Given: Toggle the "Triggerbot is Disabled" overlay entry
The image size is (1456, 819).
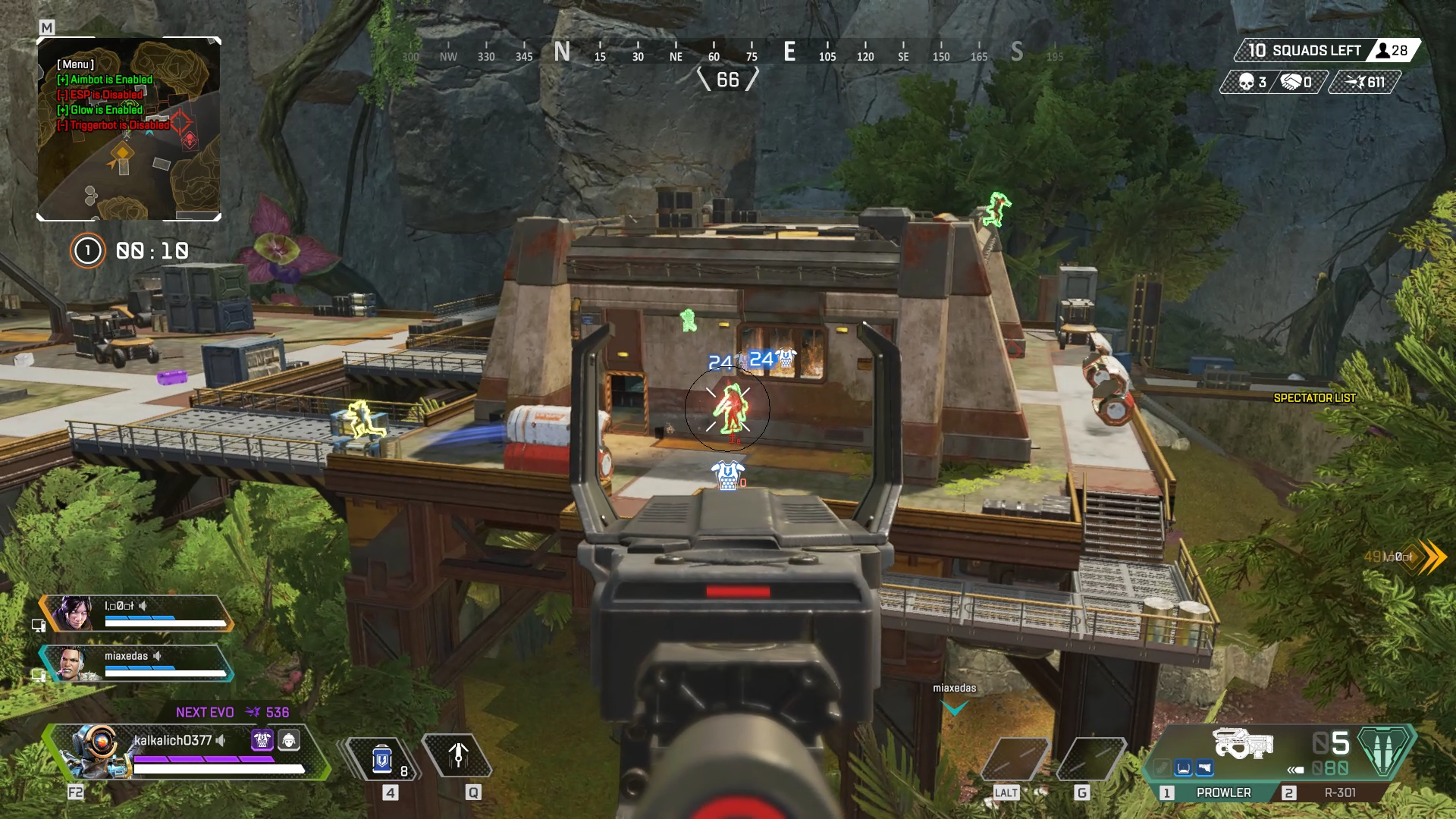Looking at the screenshot, I should point(113,125).
